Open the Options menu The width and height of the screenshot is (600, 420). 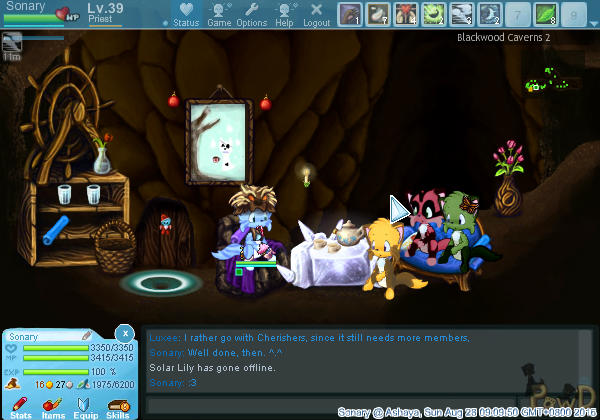coord(251,15)
